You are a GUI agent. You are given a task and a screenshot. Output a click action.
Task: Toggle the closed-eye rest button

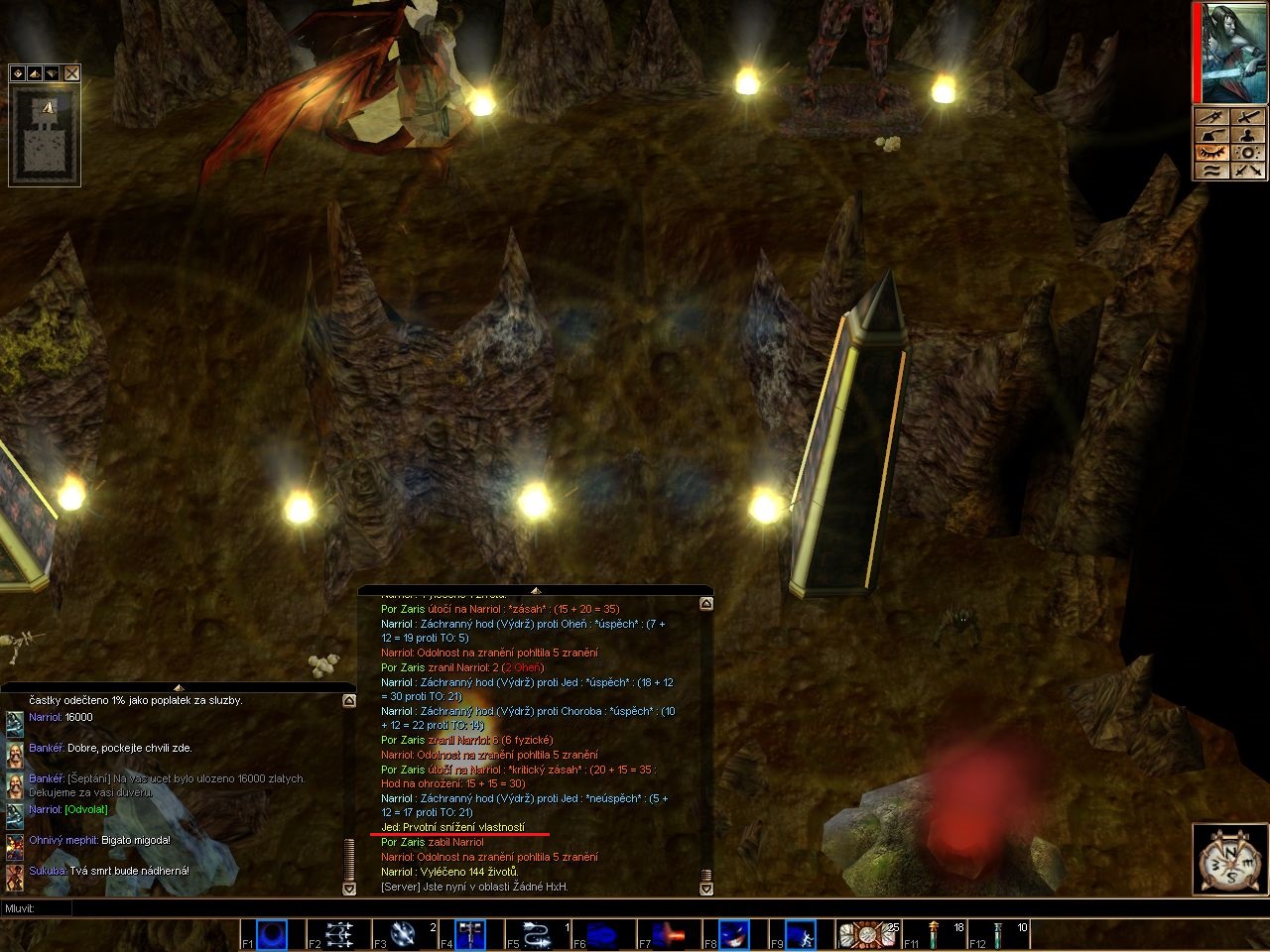click(x=1212, y=153)
